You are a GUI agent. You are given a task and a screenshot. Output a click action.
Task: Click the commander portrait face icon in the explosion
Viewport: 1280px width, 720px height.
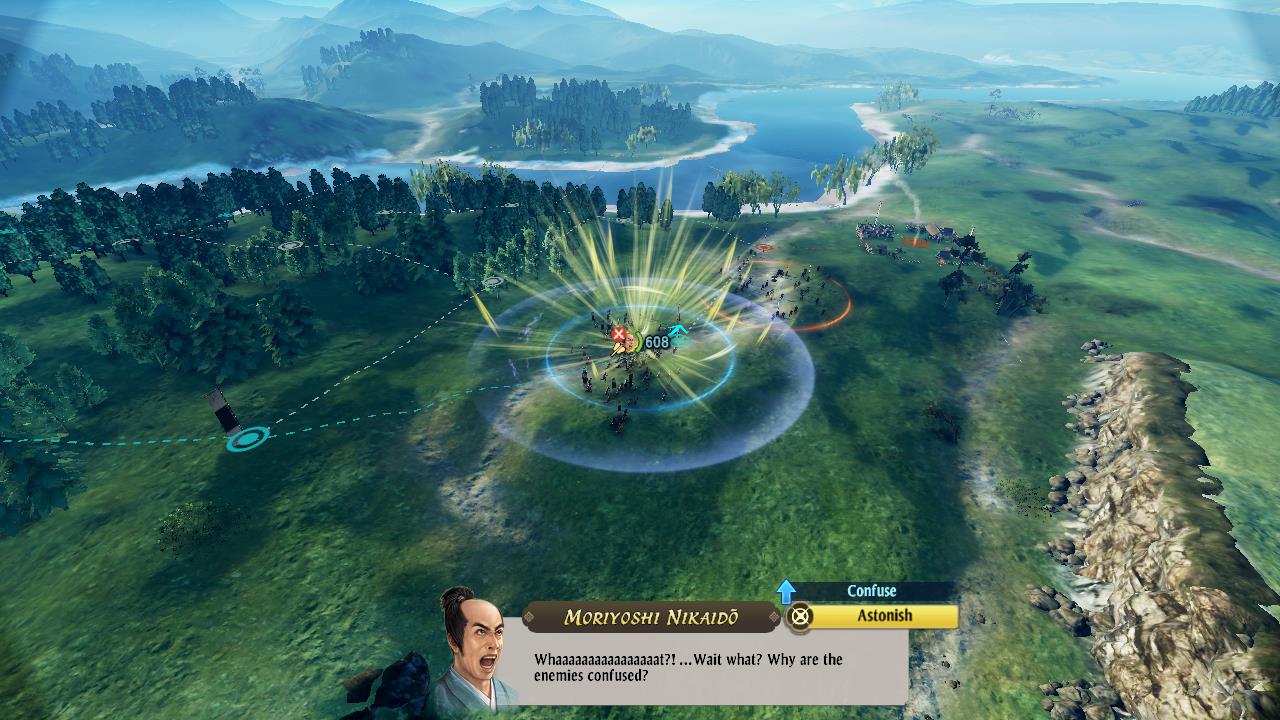pos(631,341)
